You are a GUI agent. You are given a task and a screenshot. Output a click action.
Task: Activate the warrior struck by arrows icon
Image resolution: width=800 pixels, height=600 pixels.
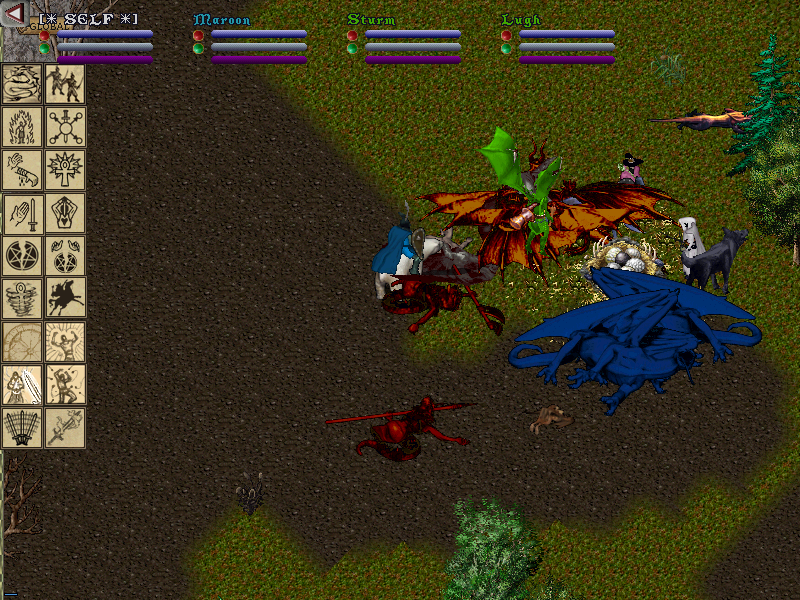65,385
